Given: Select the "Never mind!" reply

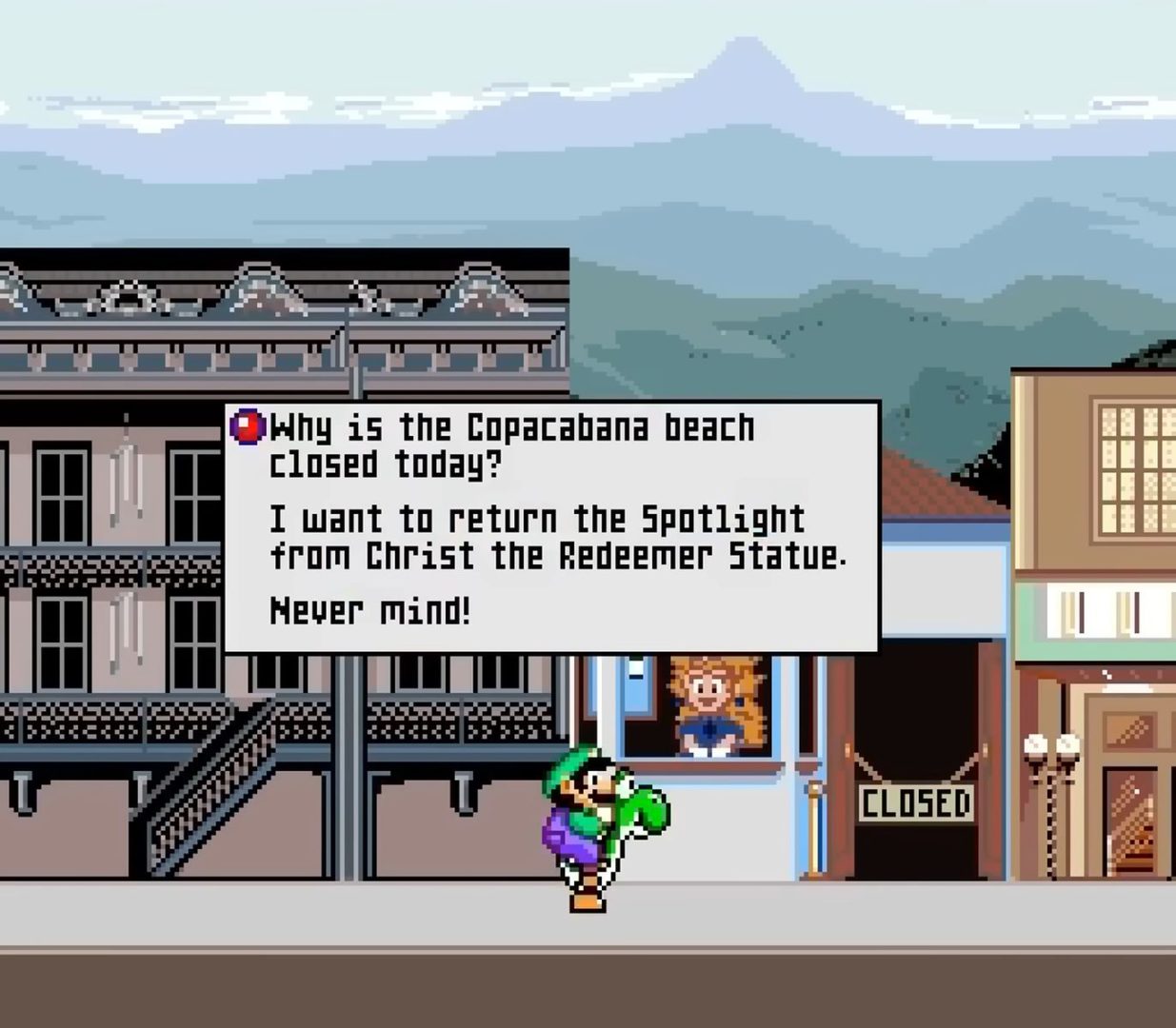Looking at the screenshot, I should (x=370, y=610).
